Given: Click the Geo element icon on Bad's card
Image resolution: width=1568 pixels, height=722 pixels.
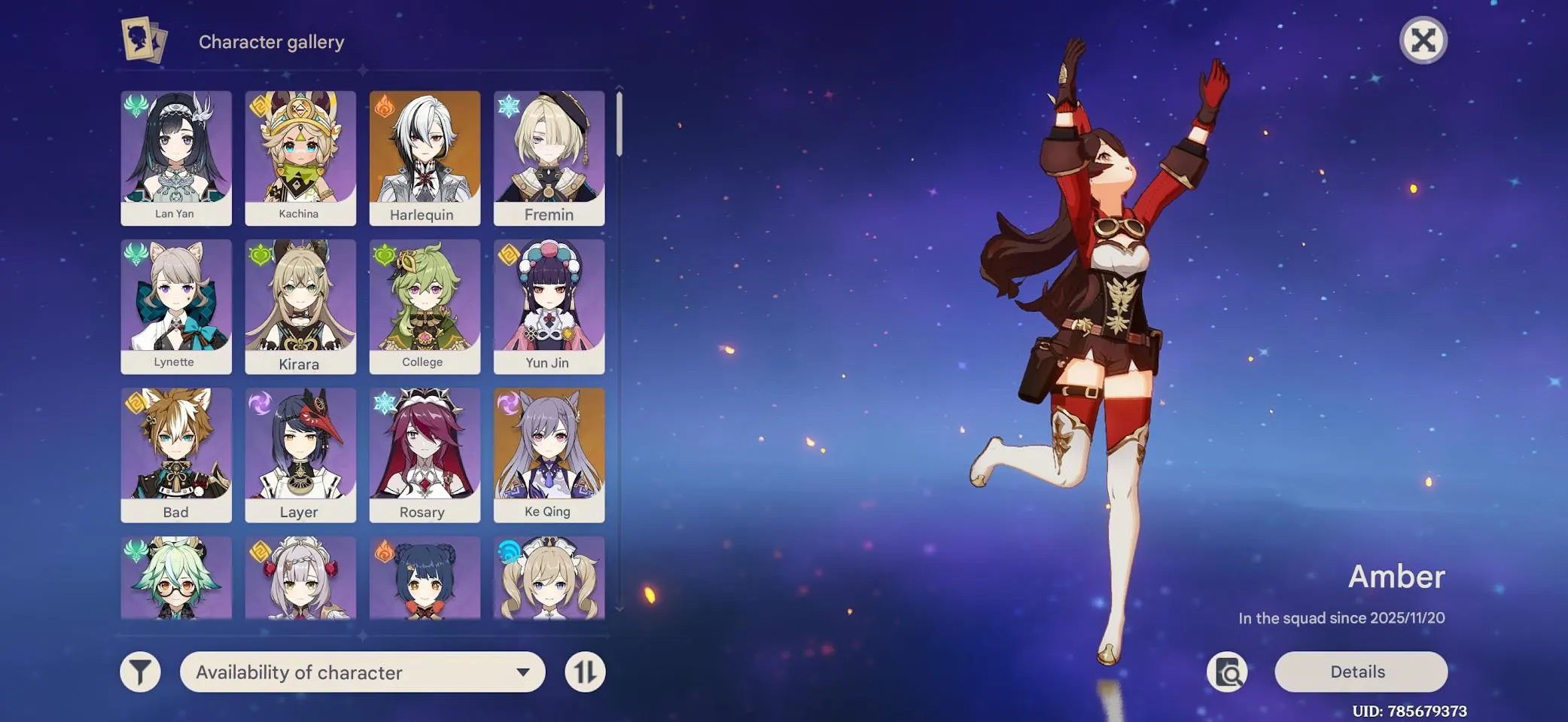Looking at the screenshot, I should coord(134,404).
